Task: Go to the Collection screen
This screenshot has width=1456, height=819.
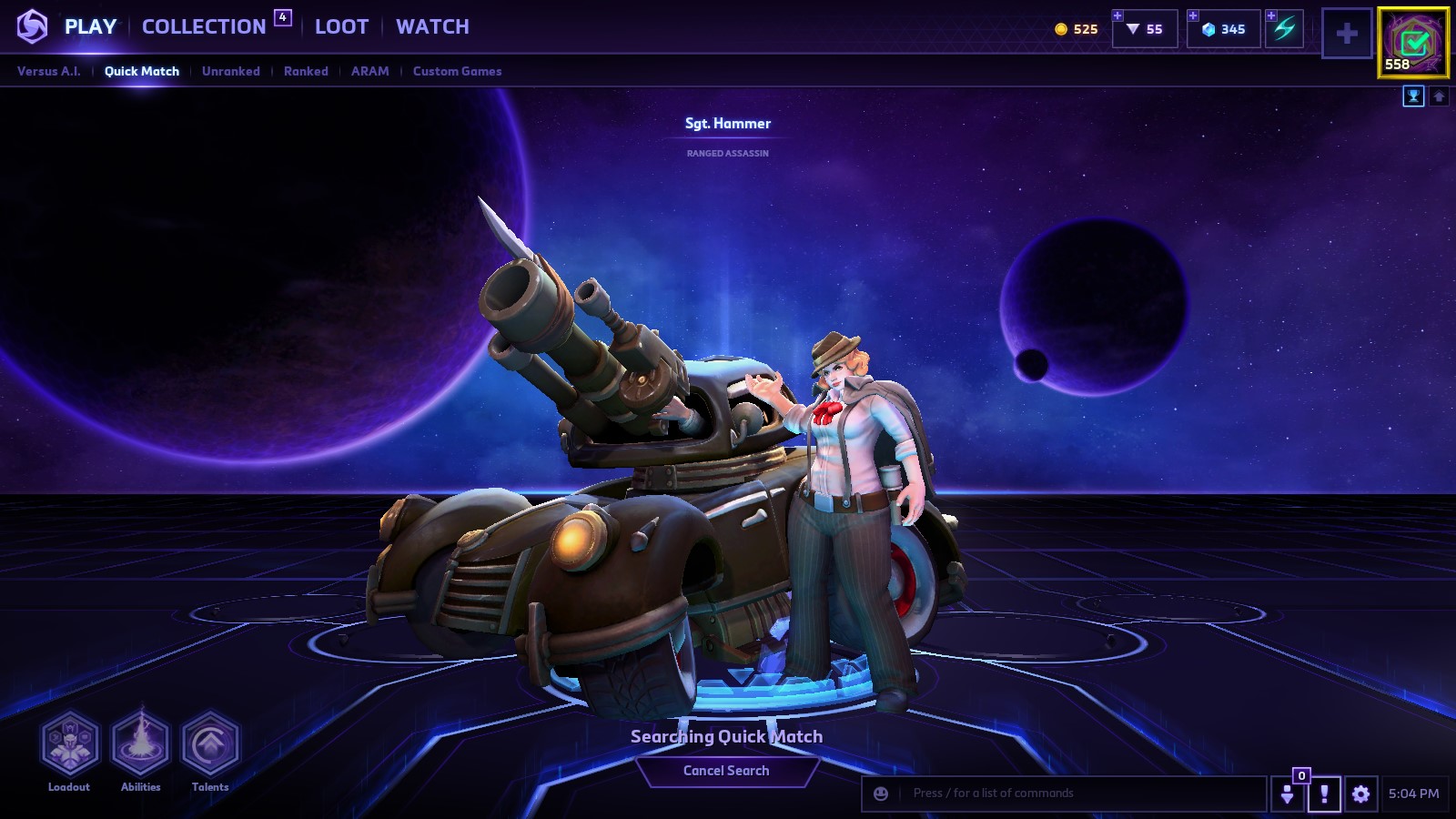Action: point(204,27)
